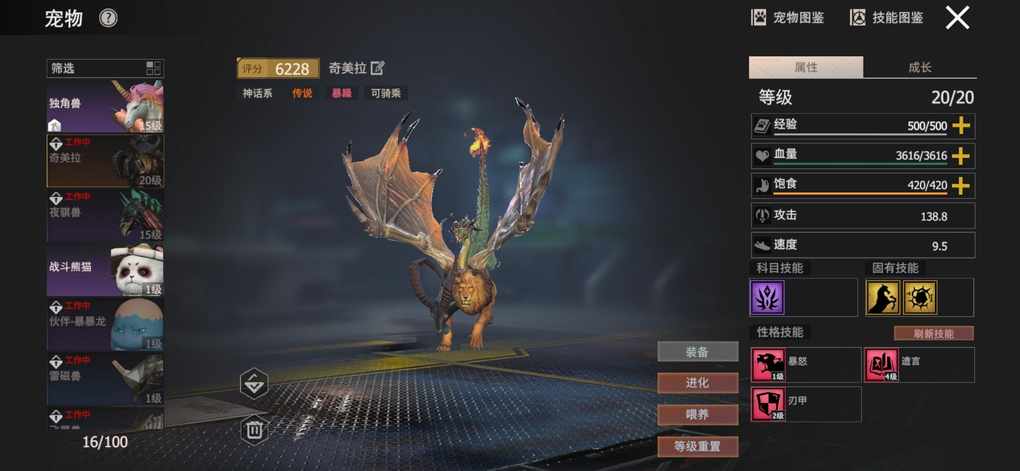
Task: Select the 属性 attributes tab
Action: coord(805,67)
